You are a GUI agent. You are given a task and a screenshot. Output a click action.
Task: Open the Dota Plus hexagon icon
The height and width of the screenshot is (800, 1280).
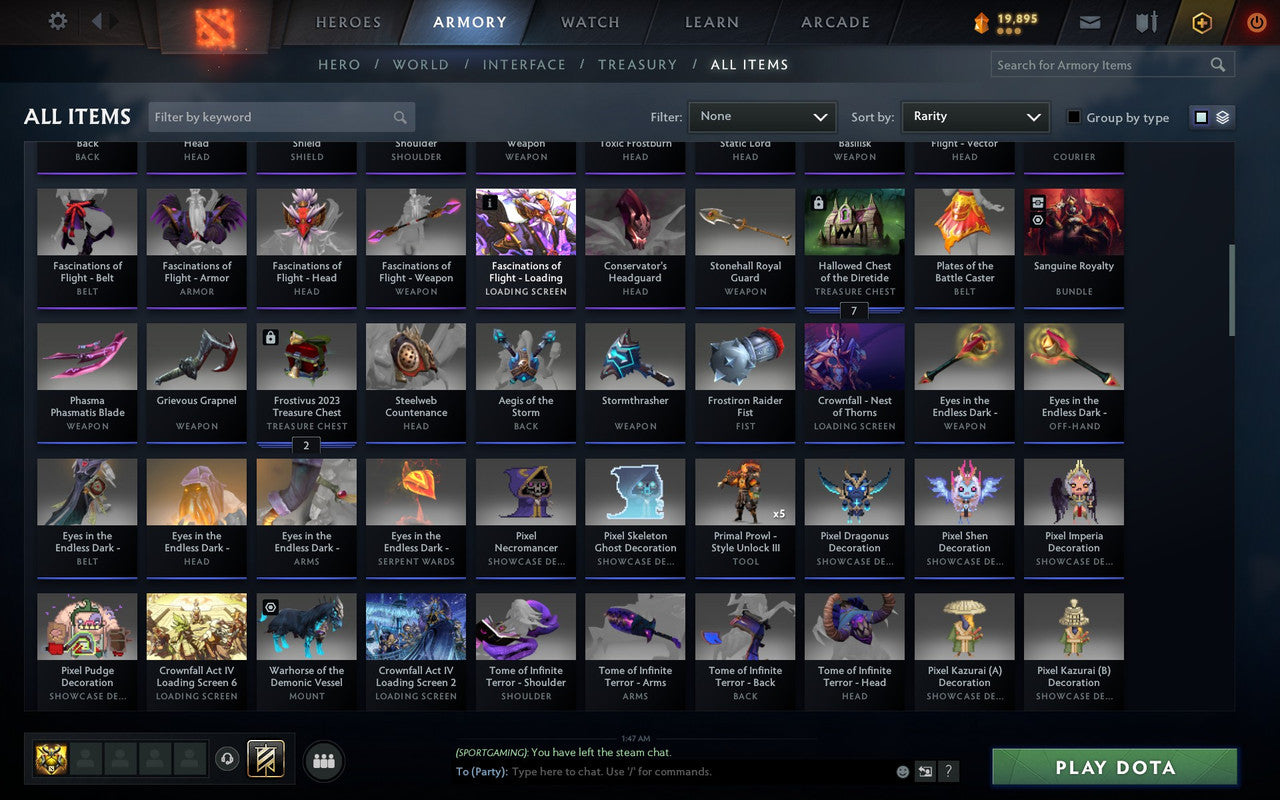click(1201, 22)
